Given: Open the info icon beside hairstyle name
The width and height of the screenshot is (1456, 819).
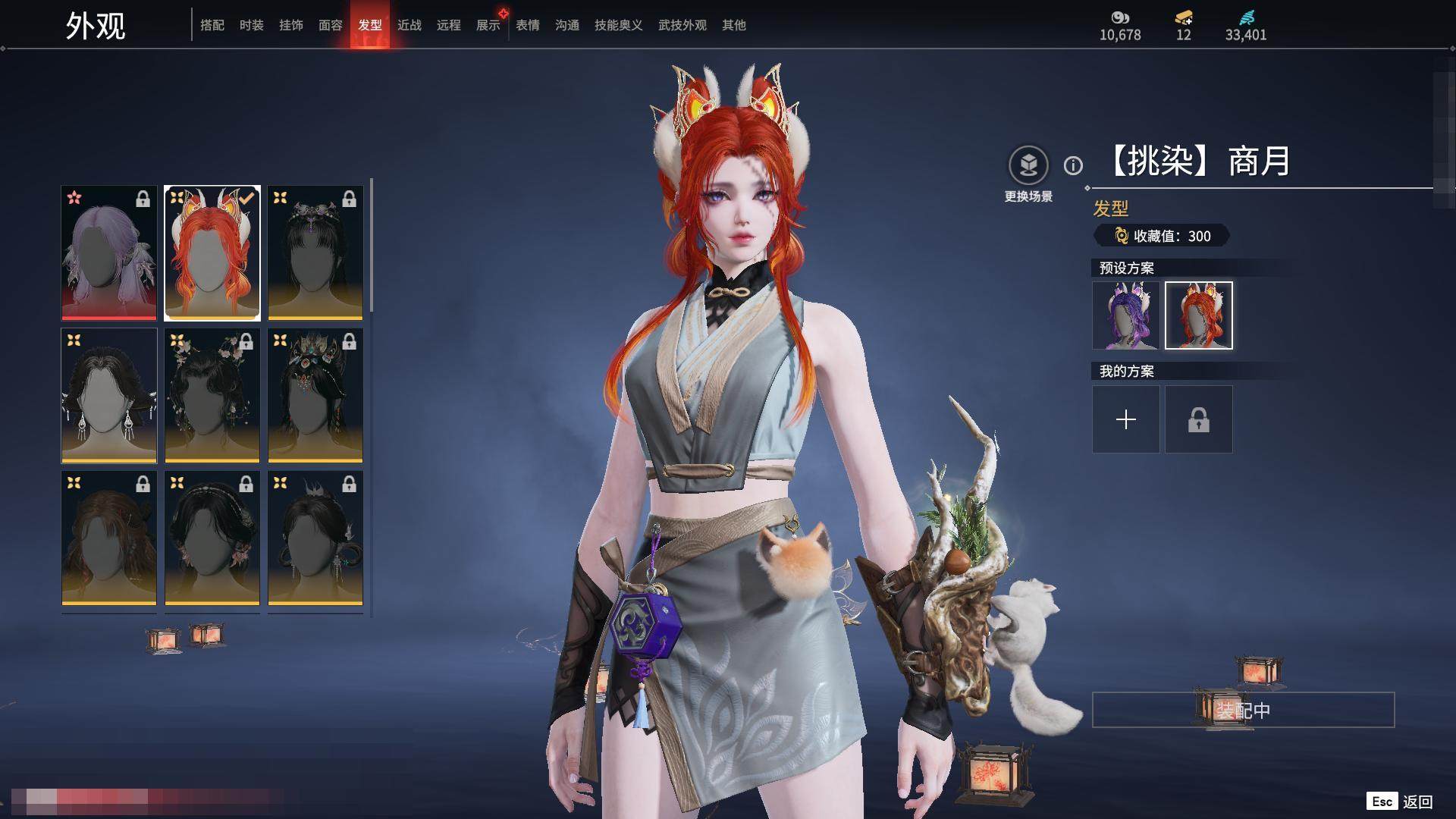Looking at the screenshot, I should 1073,165.
